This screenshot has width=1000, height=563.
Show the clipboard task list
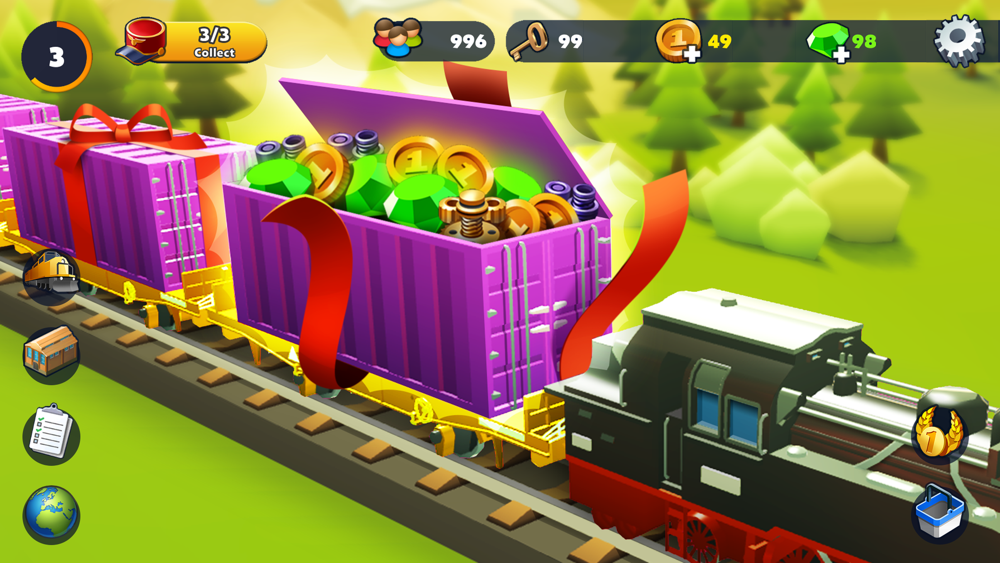(50, 434)
